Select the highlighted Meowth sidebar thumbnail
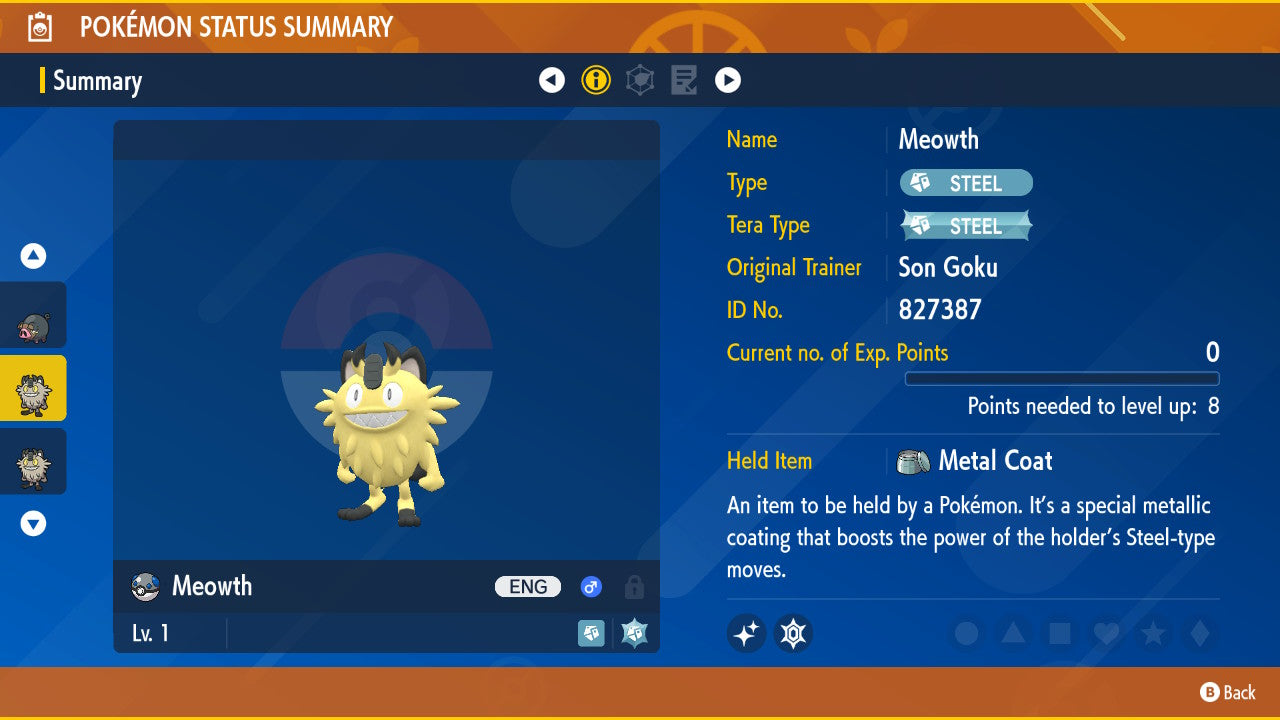 [33, 390]
